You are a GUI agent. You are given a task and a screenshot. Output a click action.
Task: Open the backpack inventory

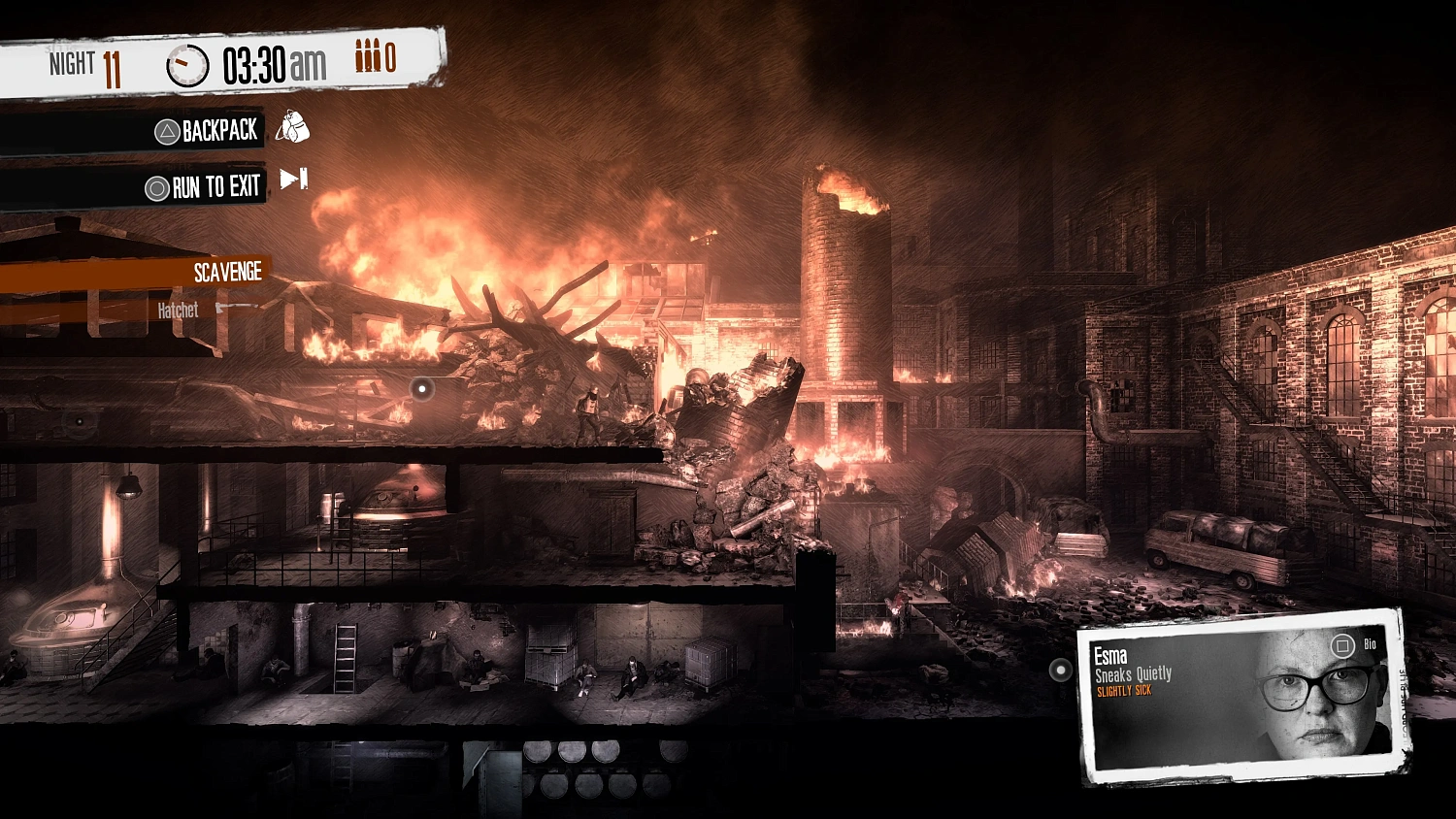(x=218, y=129)
